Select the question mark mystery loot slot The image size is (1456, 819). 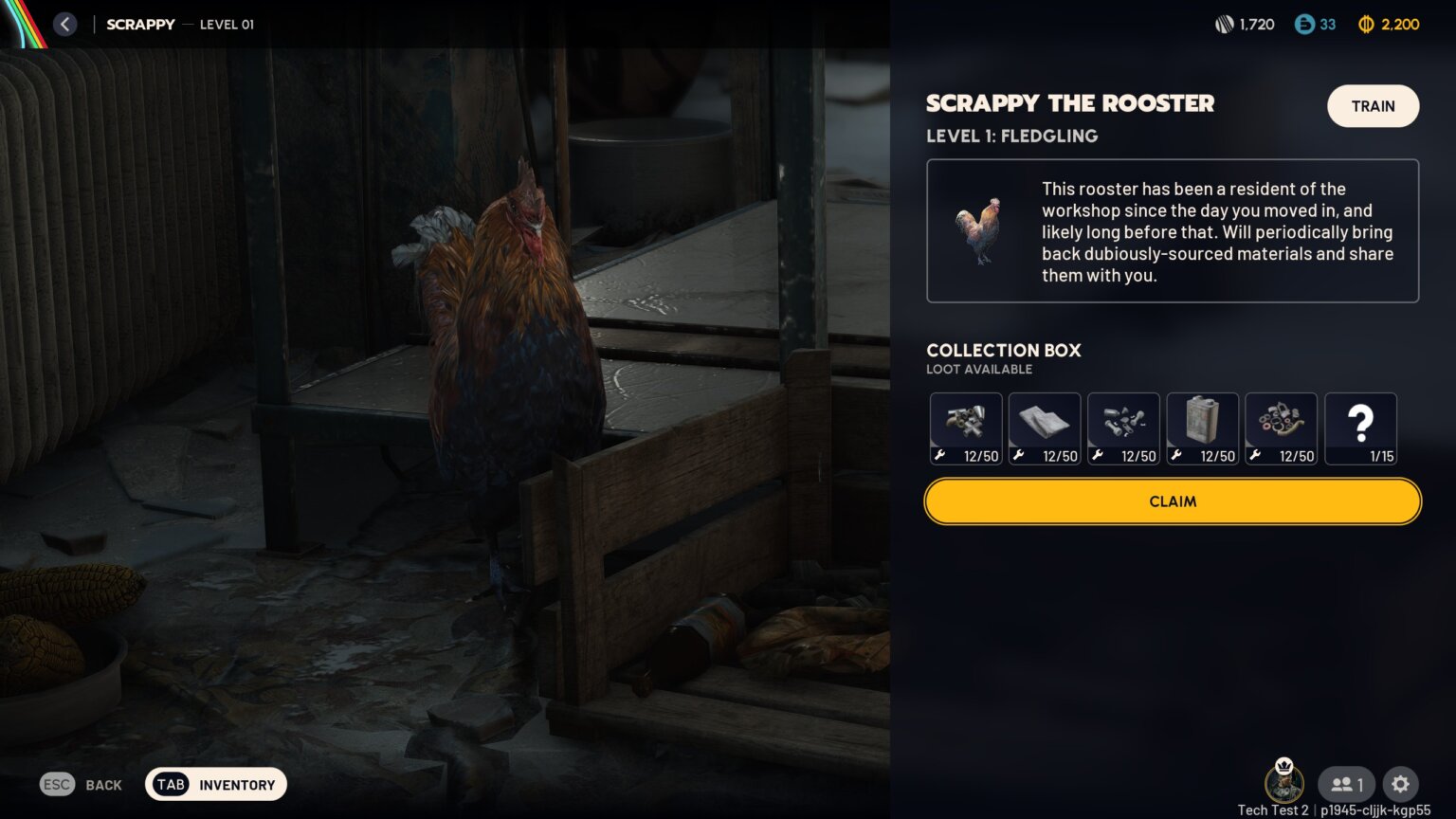pos(1360,428)
